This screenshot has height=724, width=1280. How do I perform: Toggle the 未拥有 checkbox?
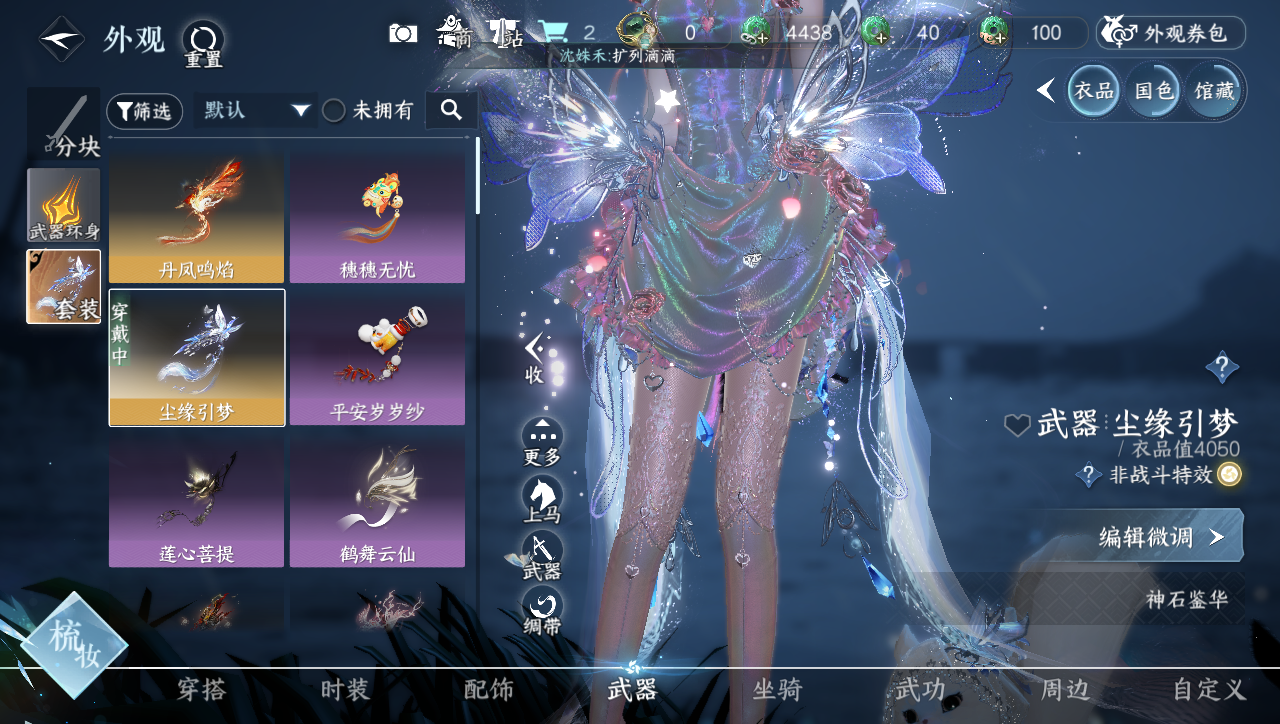[x=334, y=111]
